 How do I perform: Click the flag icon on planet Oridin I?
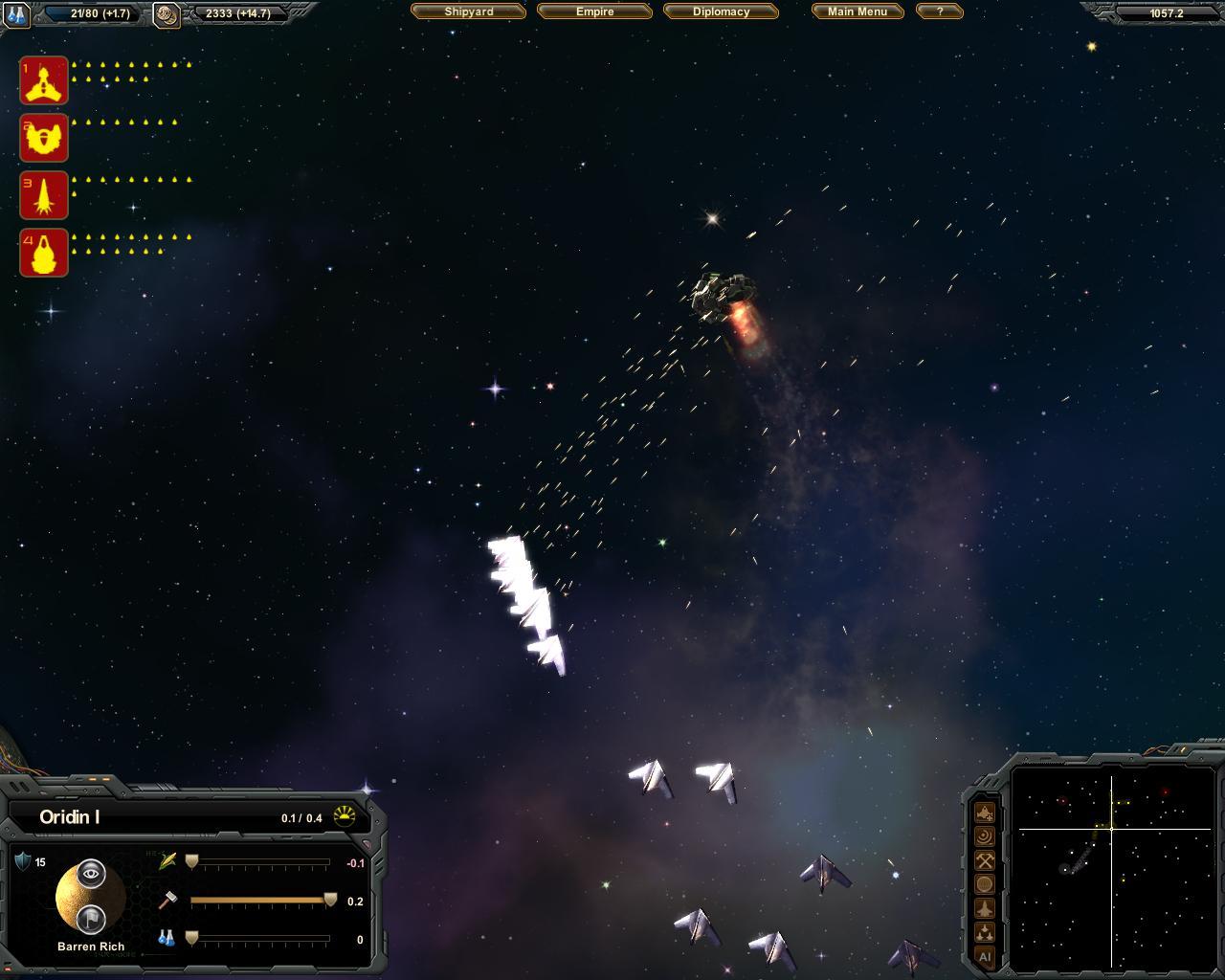(91, 919)
